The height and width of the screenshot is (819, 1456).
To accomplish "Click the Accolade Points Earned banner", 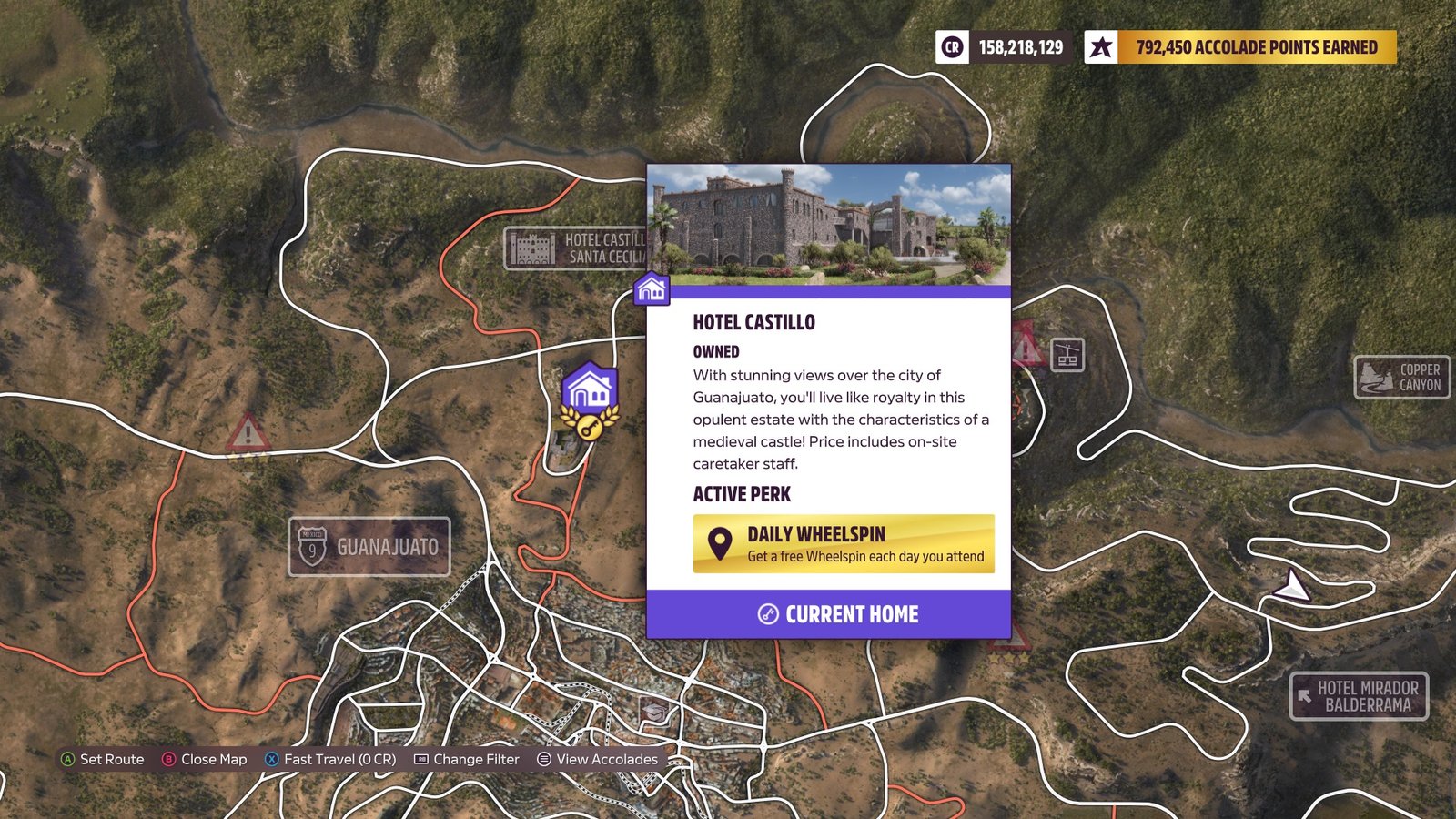I will tap(1240, 47).
